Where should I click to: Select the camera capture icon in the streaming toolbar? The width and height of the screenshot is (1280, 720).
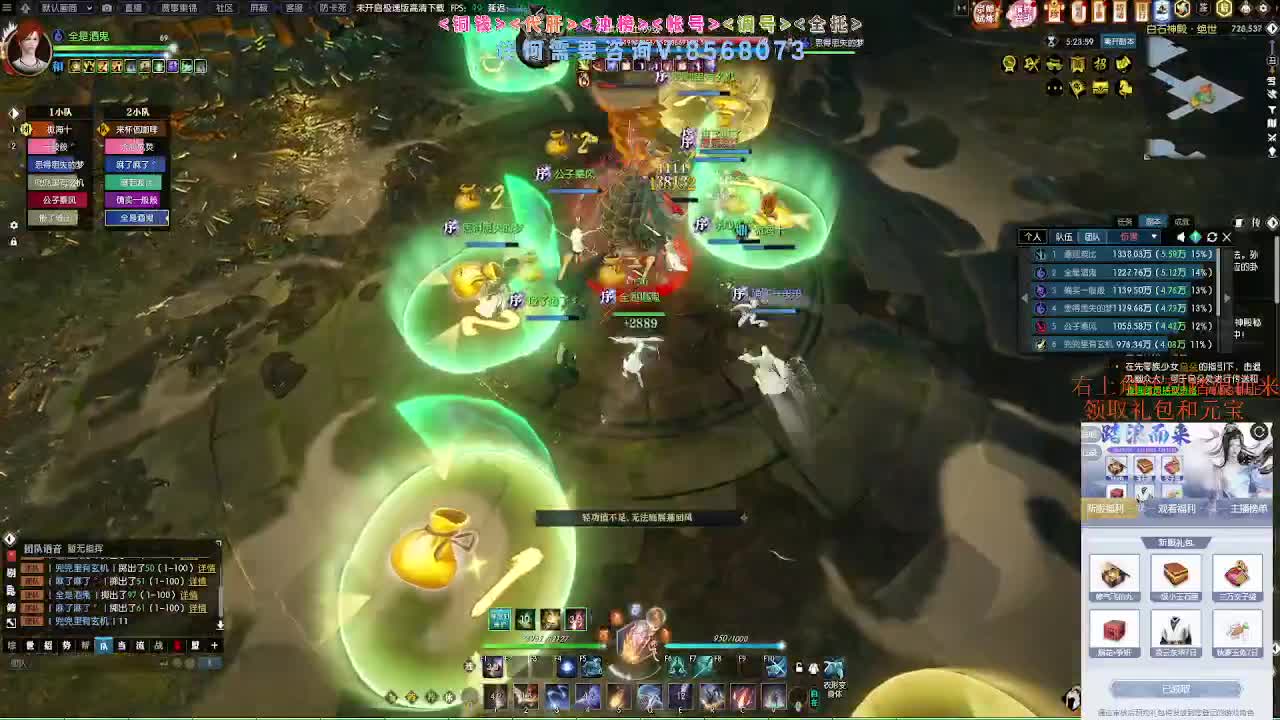[106, 8]
